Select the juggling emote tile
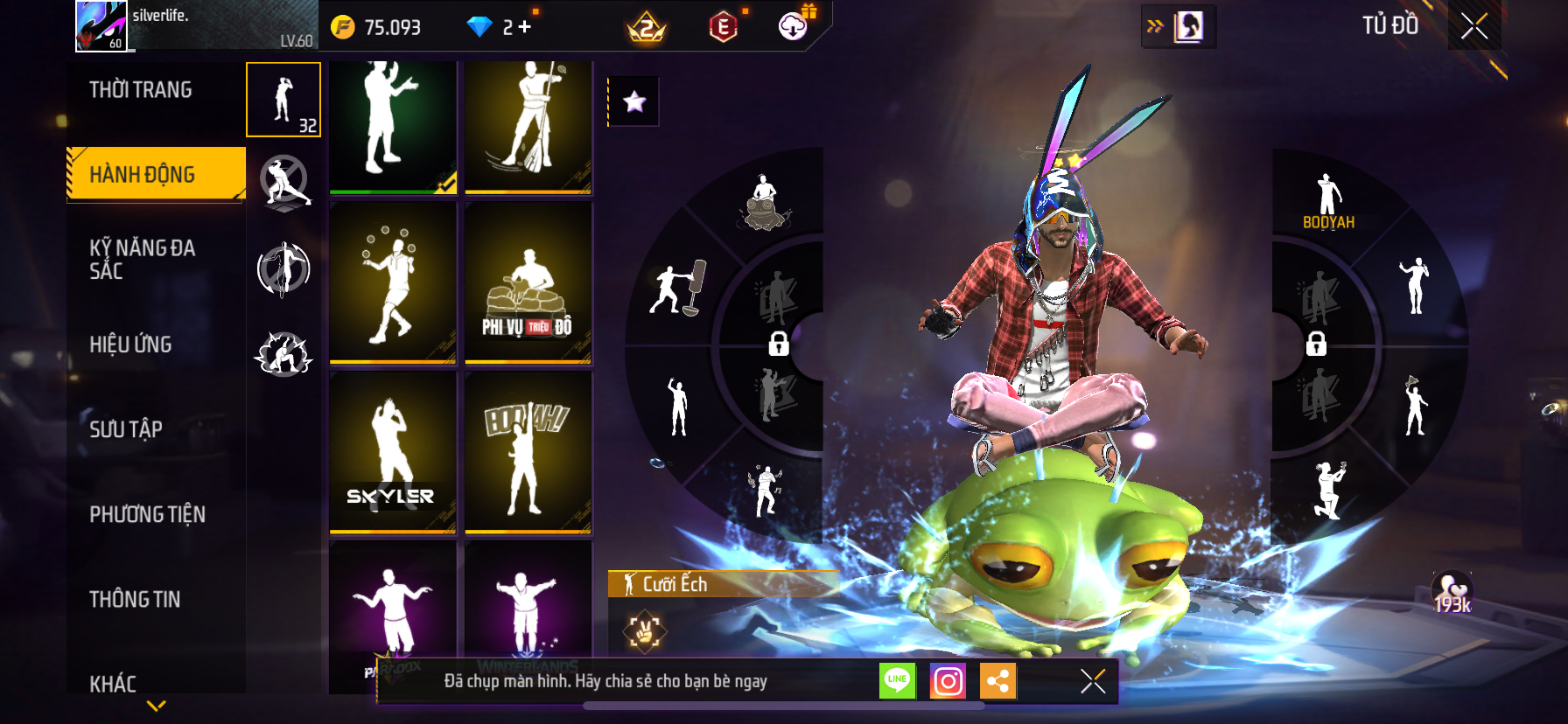 point(392,282)
